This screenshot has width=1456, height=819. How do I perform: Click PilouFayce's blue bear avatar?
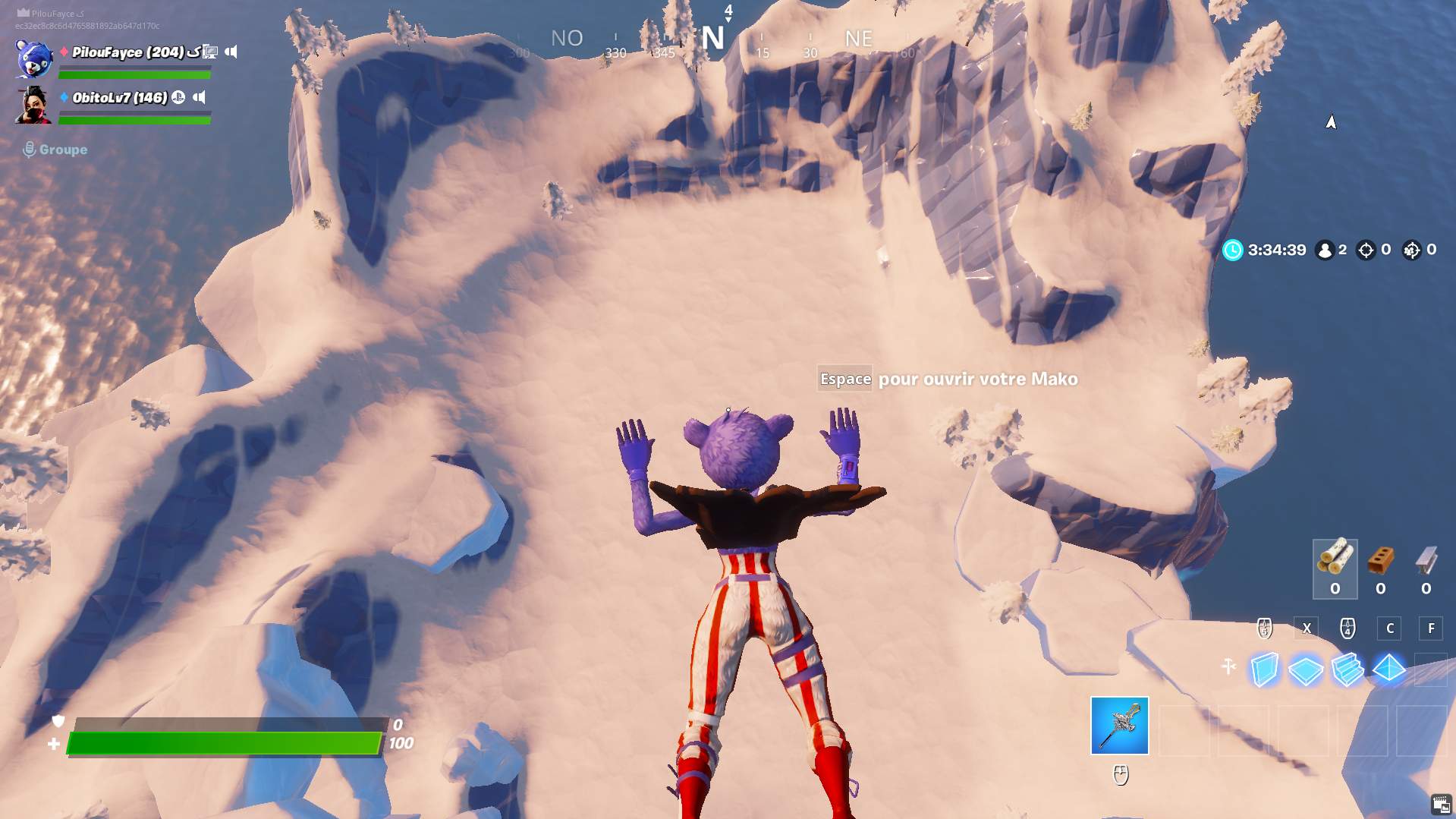pyautogui.click(x=34, y=58)
